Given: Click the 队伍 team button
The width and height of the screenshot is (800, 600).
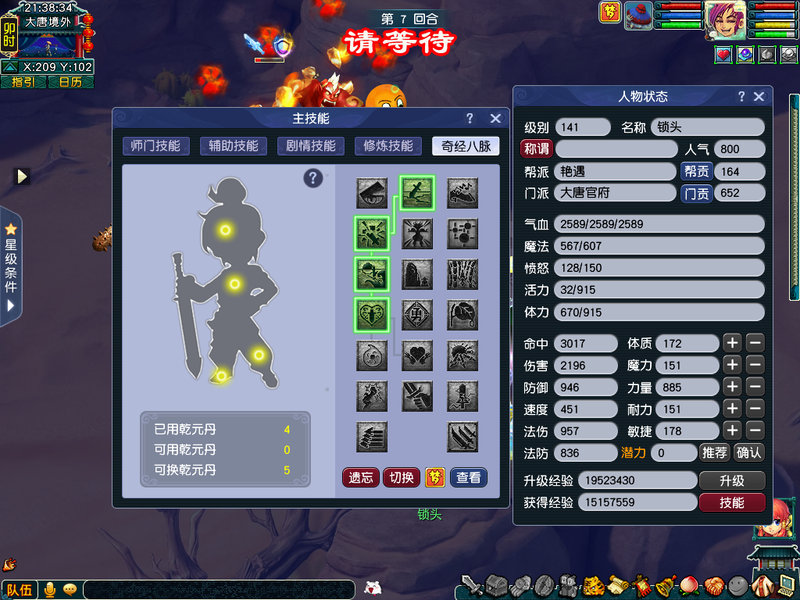Looking at the screenshot, I should 19,590.
